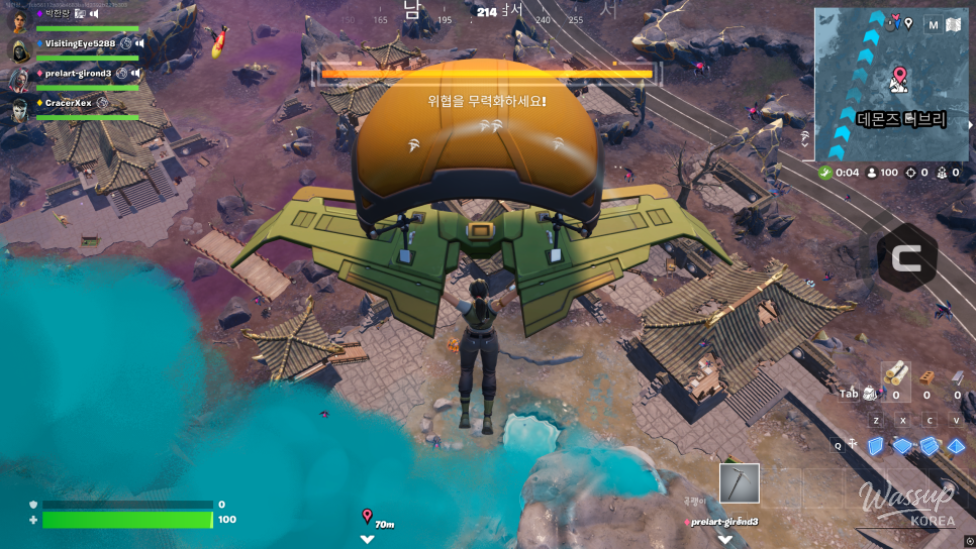This screenshot has height=549, width=976.
Task: Select the stairs building piece
Action: [x=930, y=446]
